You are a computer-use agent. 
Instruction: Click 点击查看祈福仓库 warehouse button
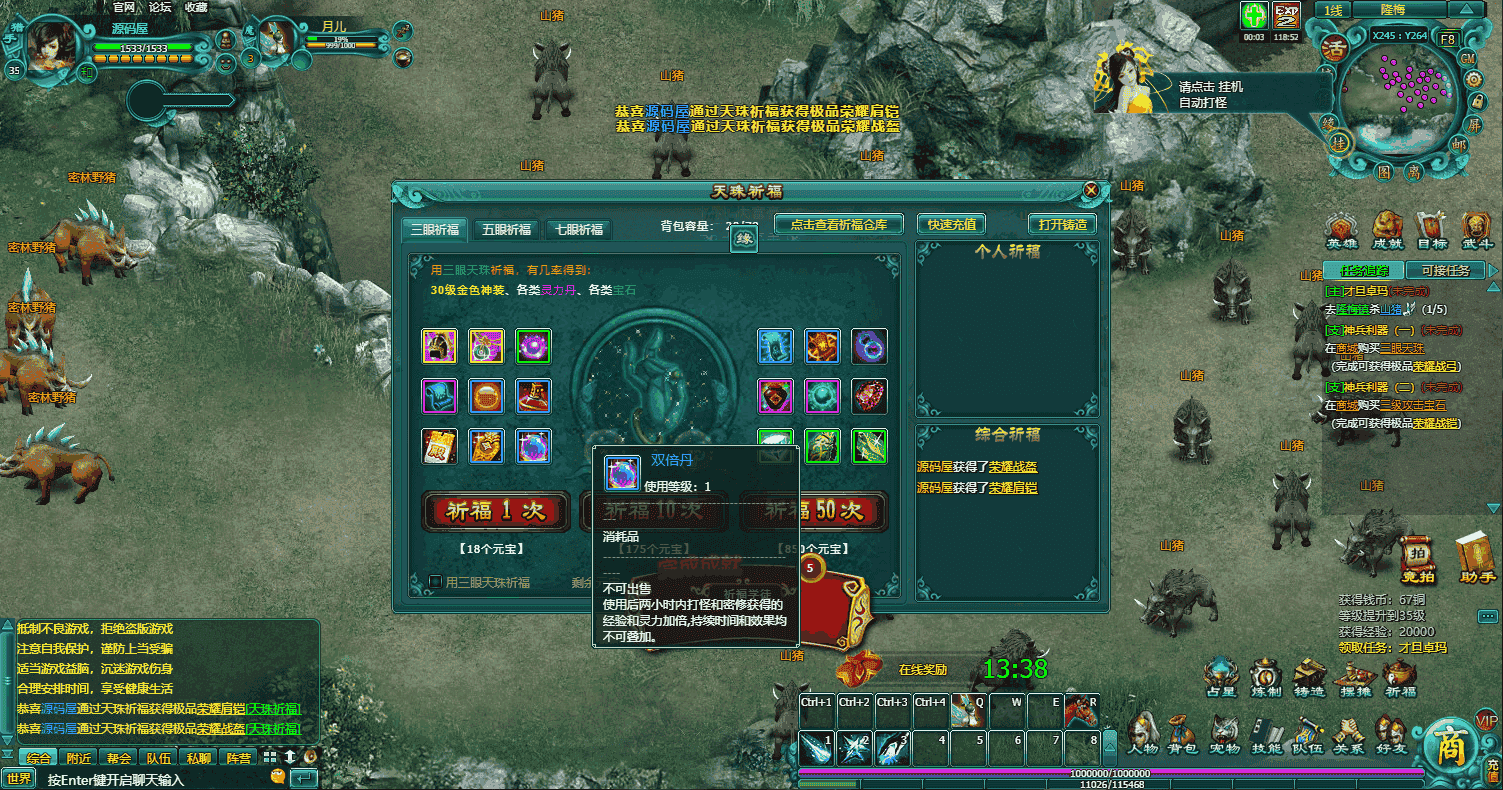(x=838, y=225)
